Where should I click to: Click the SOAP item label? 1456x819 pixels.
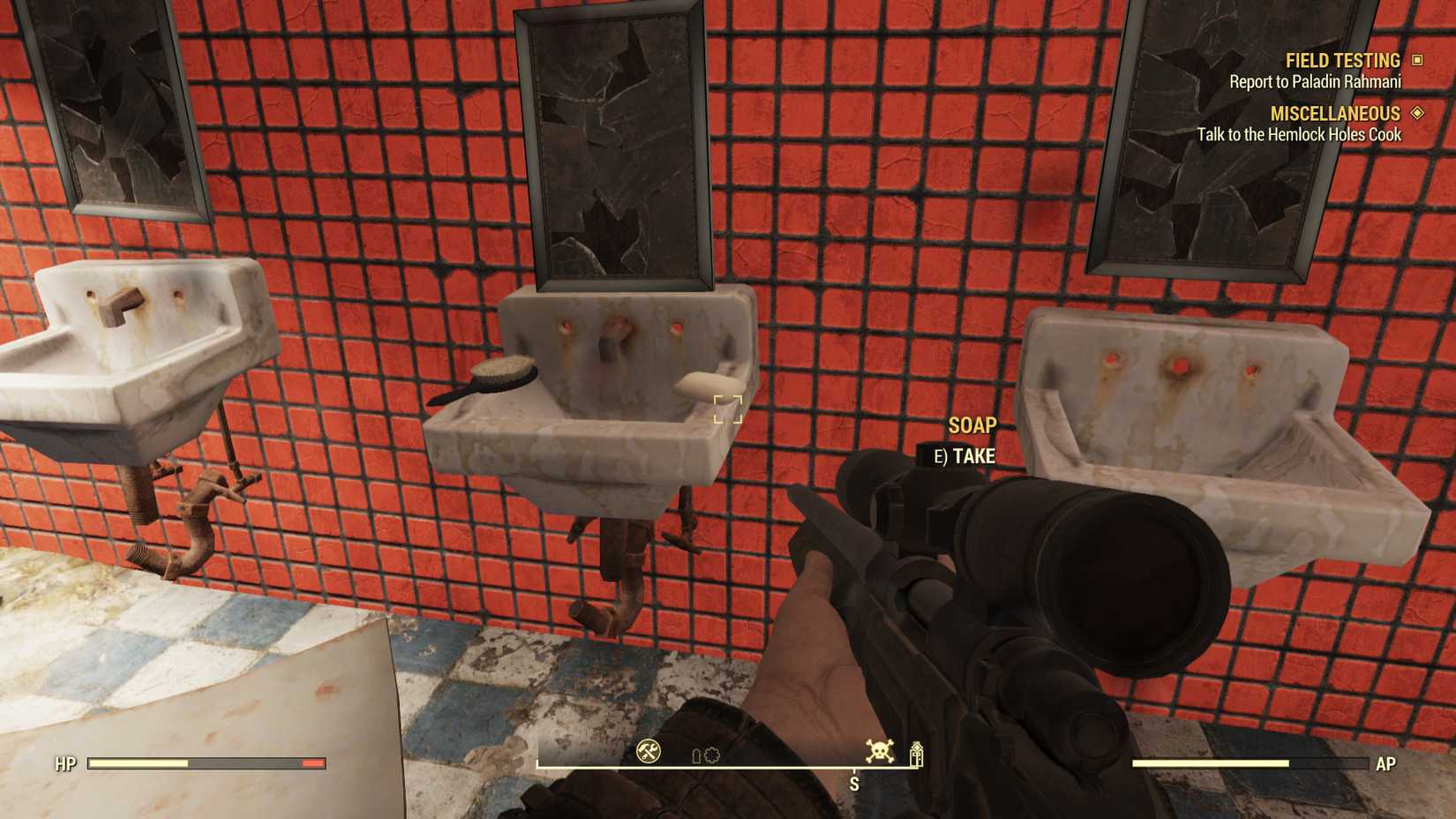click(972, 425)
